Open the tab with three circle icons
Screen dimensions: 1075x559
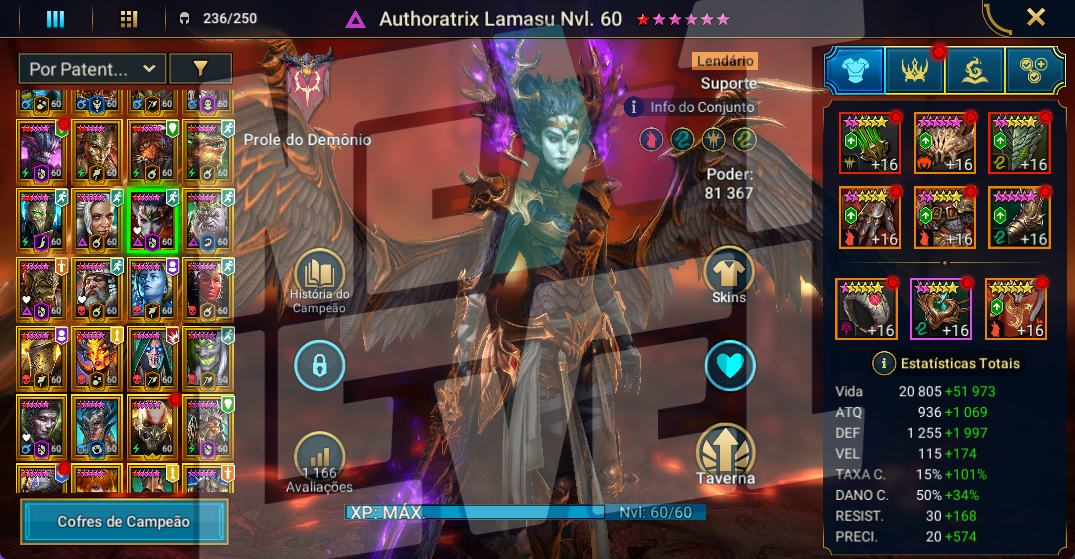click(x=1034, y=72)
